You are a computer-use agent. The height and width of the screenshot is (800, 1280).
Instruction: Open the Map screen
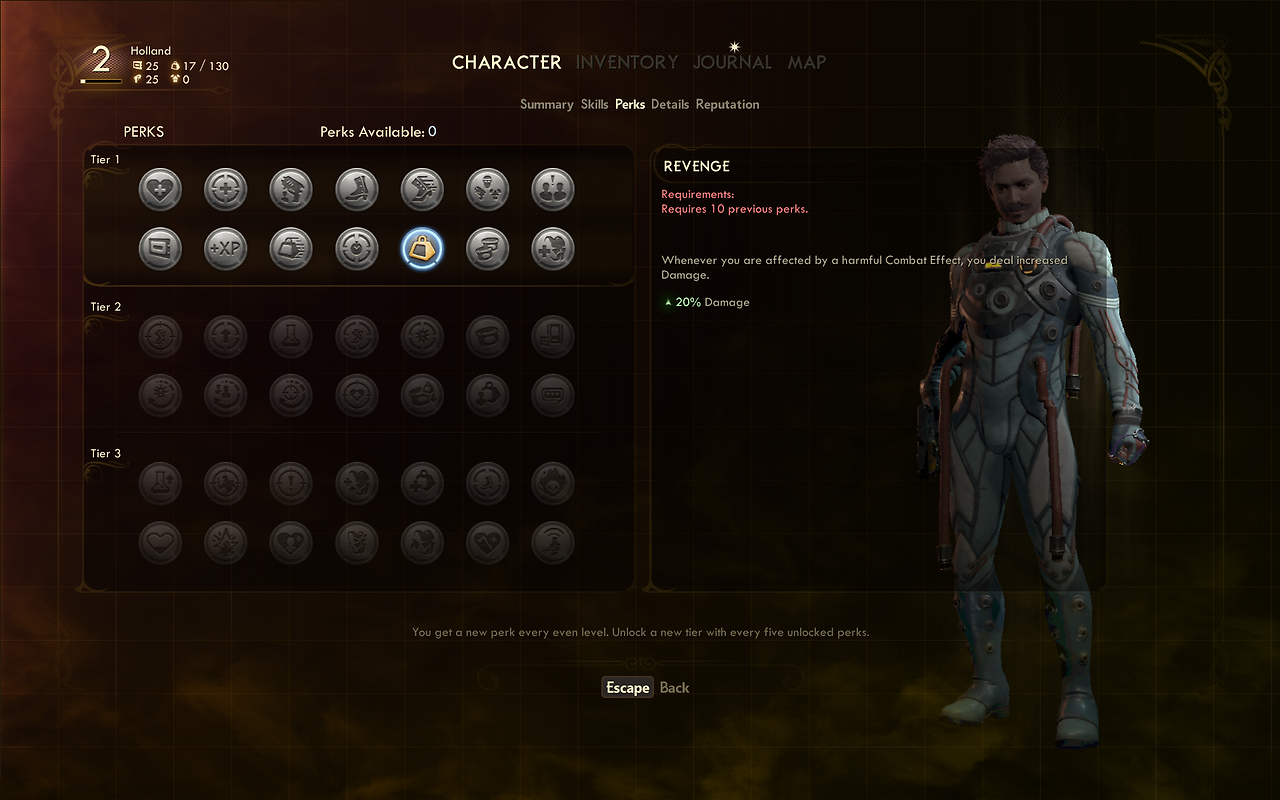click(806, 62)
